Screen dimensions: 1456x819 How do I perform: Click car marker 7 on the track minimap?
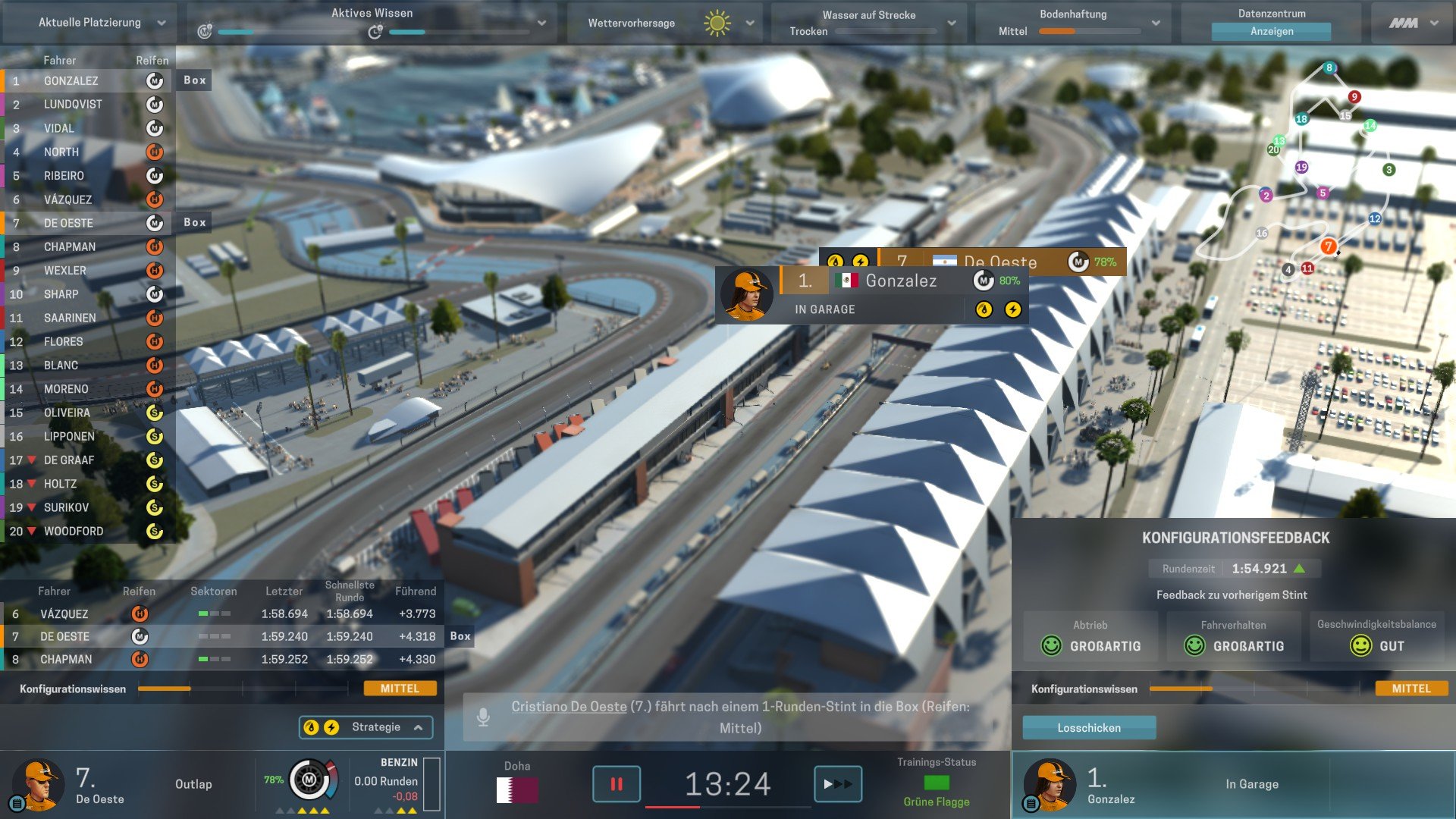tap(1328, 246)
